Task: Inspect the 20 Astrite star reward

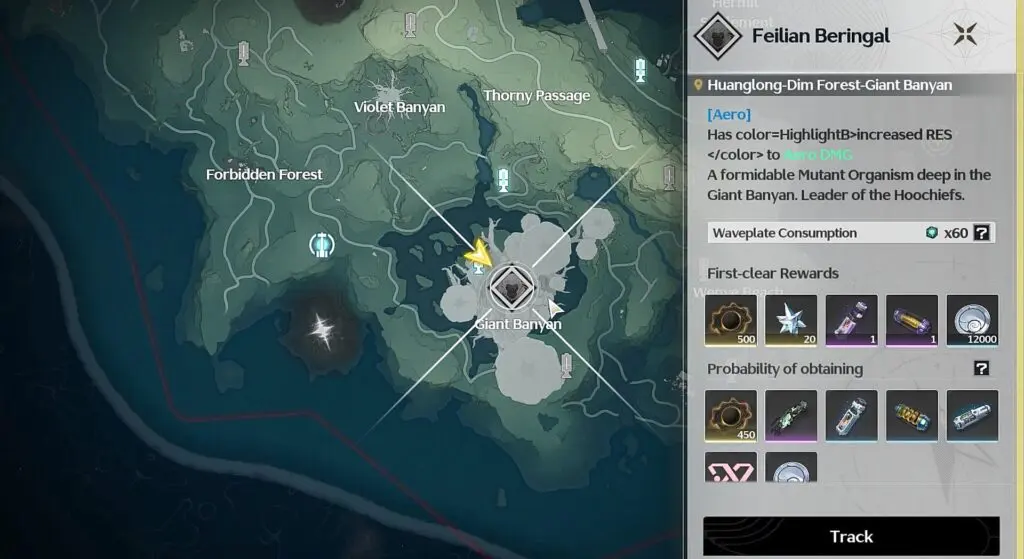Action: pos(791,320)
